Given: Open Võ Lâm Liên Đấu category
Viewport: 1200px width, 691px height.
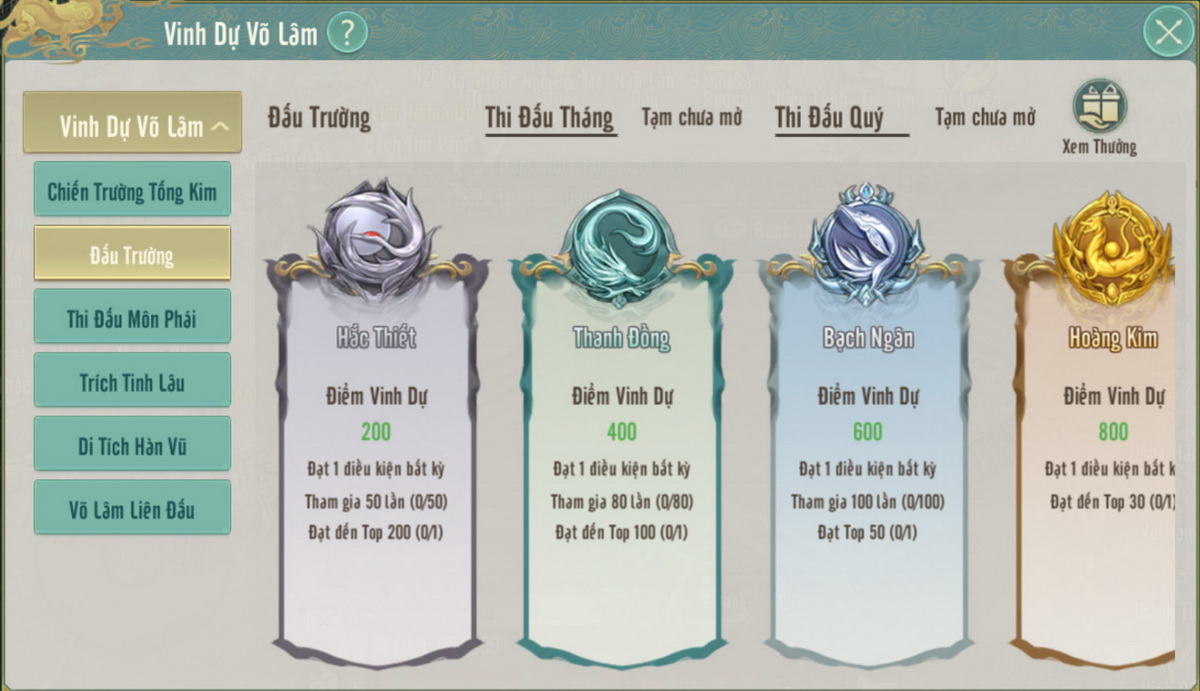Looking at the screenshot, I should click(132, 508).
